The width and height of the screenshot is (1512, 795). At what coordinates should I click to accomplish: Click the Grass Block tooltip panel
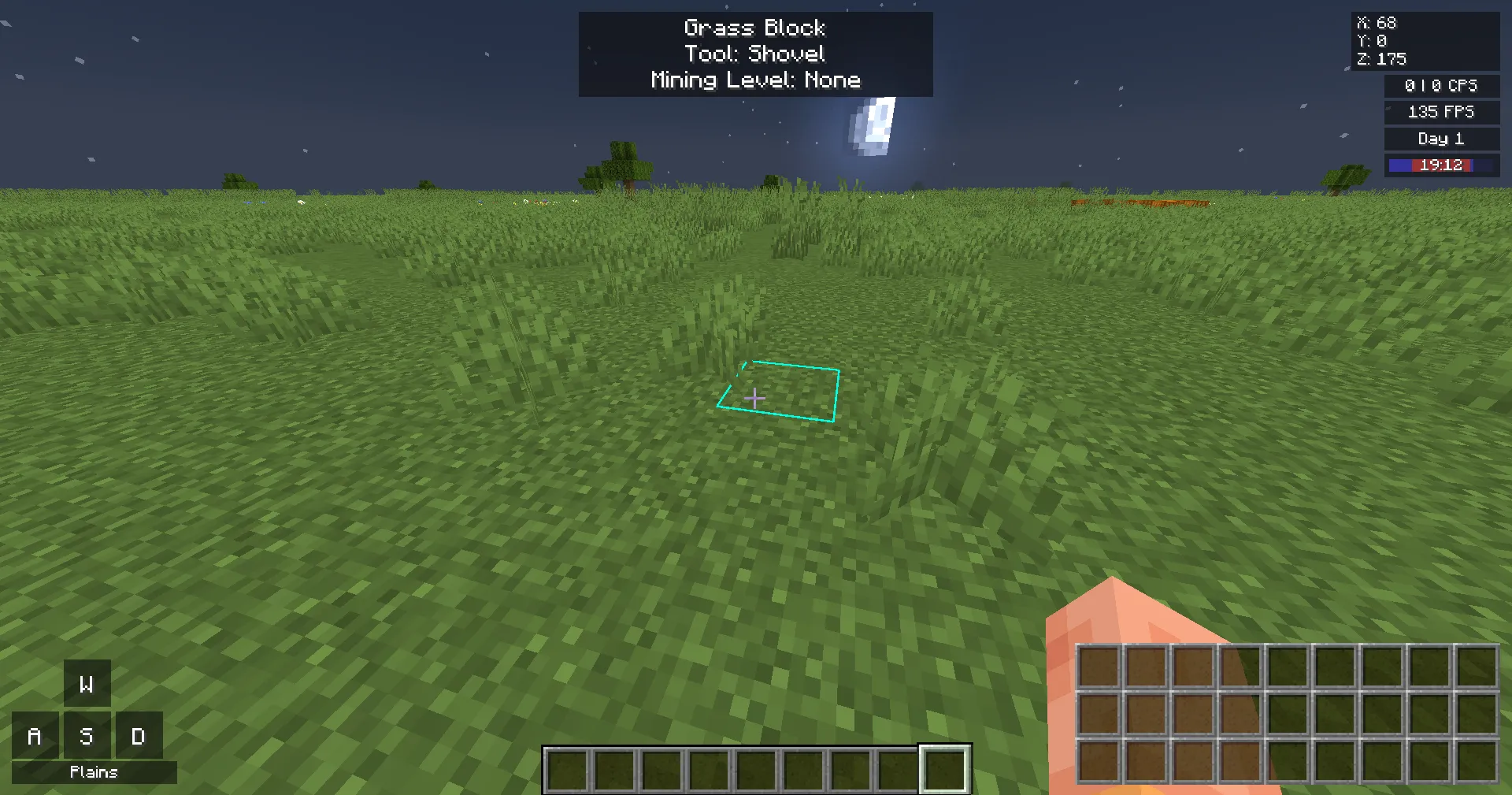pyautogui.click(x=755, y=53)
